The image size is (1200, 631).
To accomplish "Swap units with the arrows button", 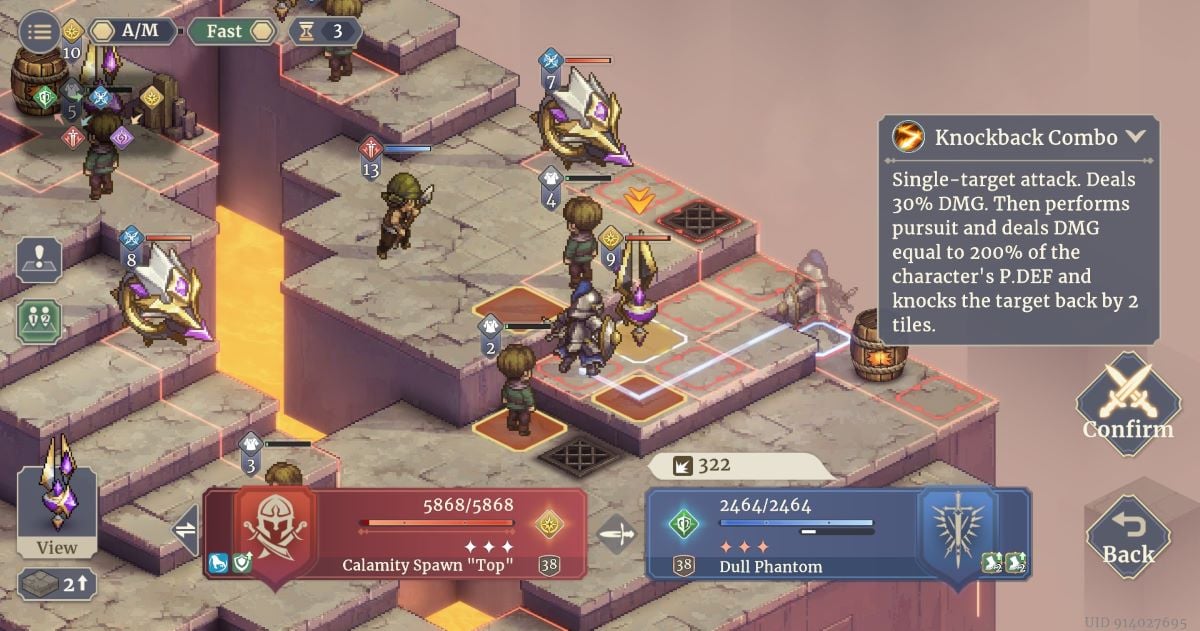I will [186, 530].
